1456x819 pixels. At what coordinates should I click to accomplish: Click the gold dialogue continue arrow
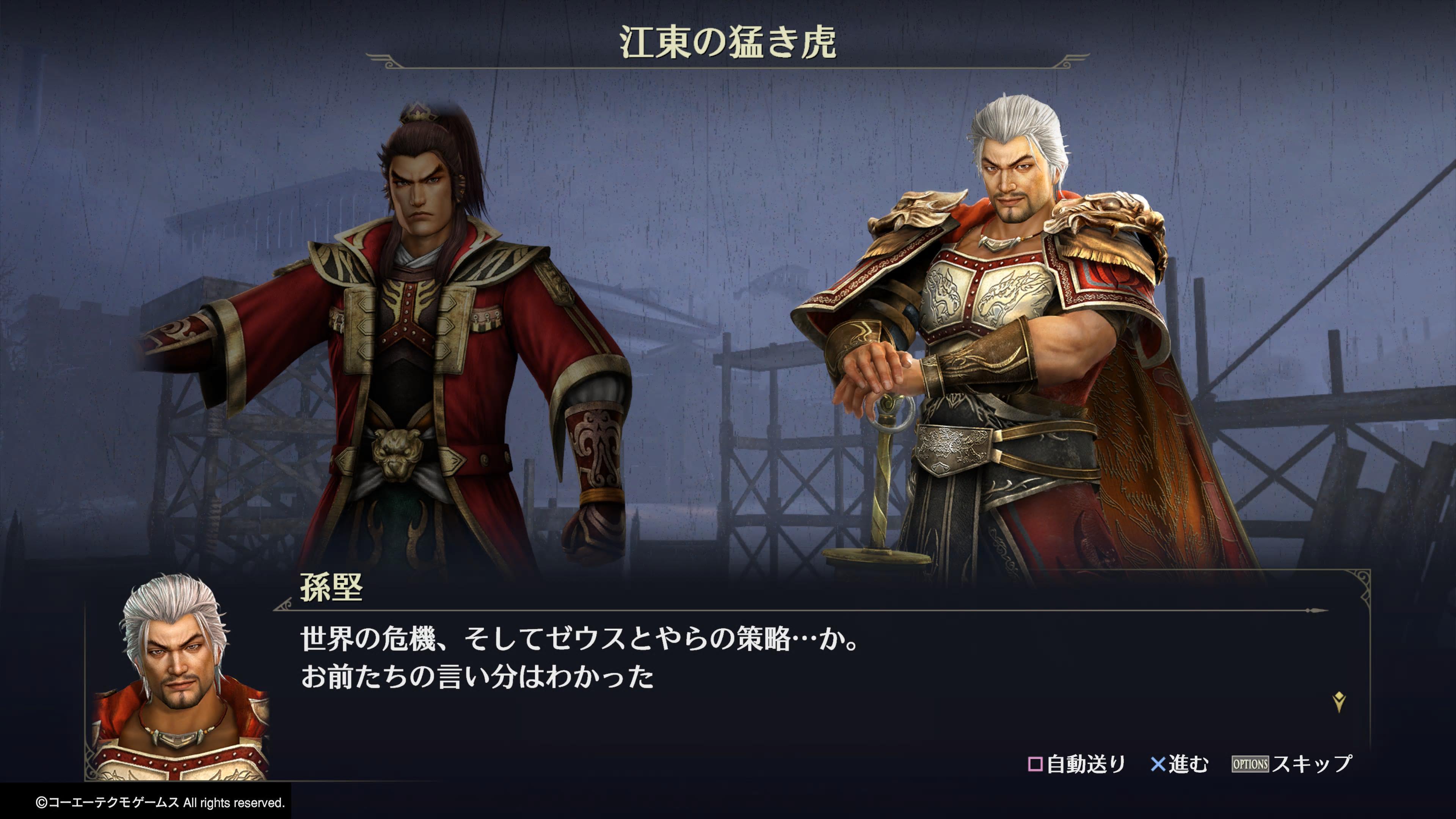coord(1338,702)
